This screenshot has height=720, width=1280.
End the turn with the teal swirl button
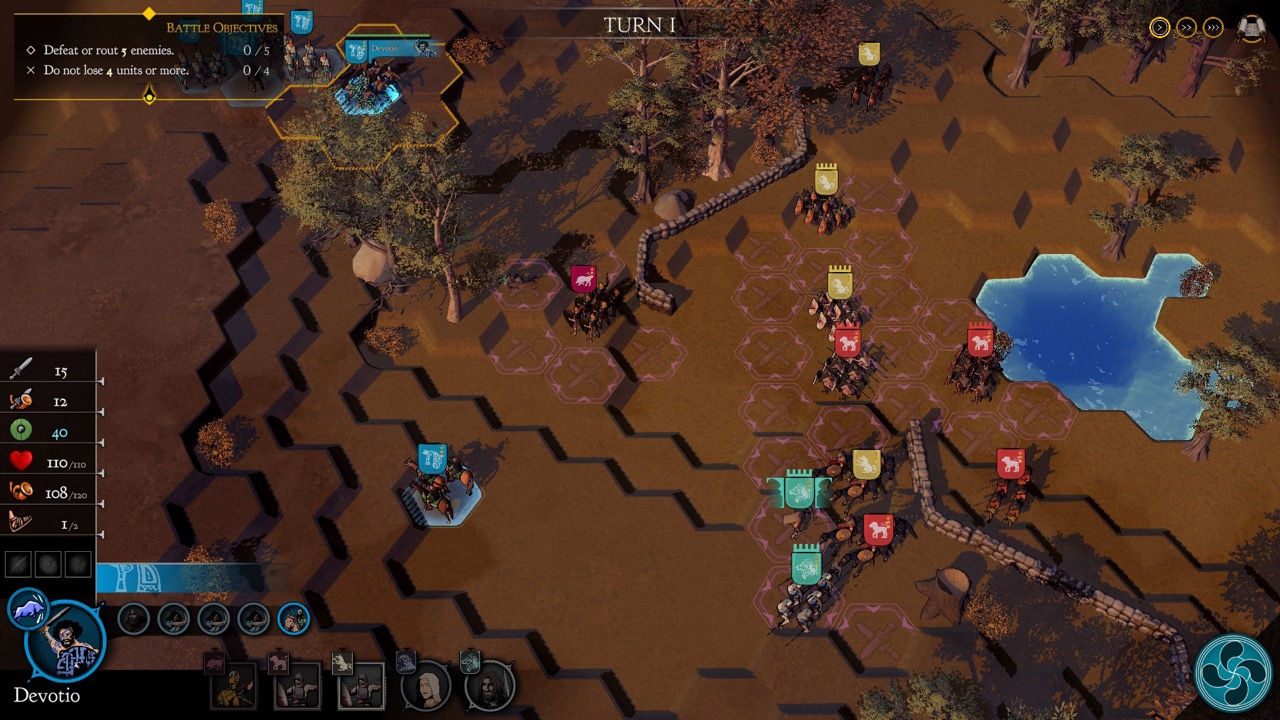(x=1232, y=673)
